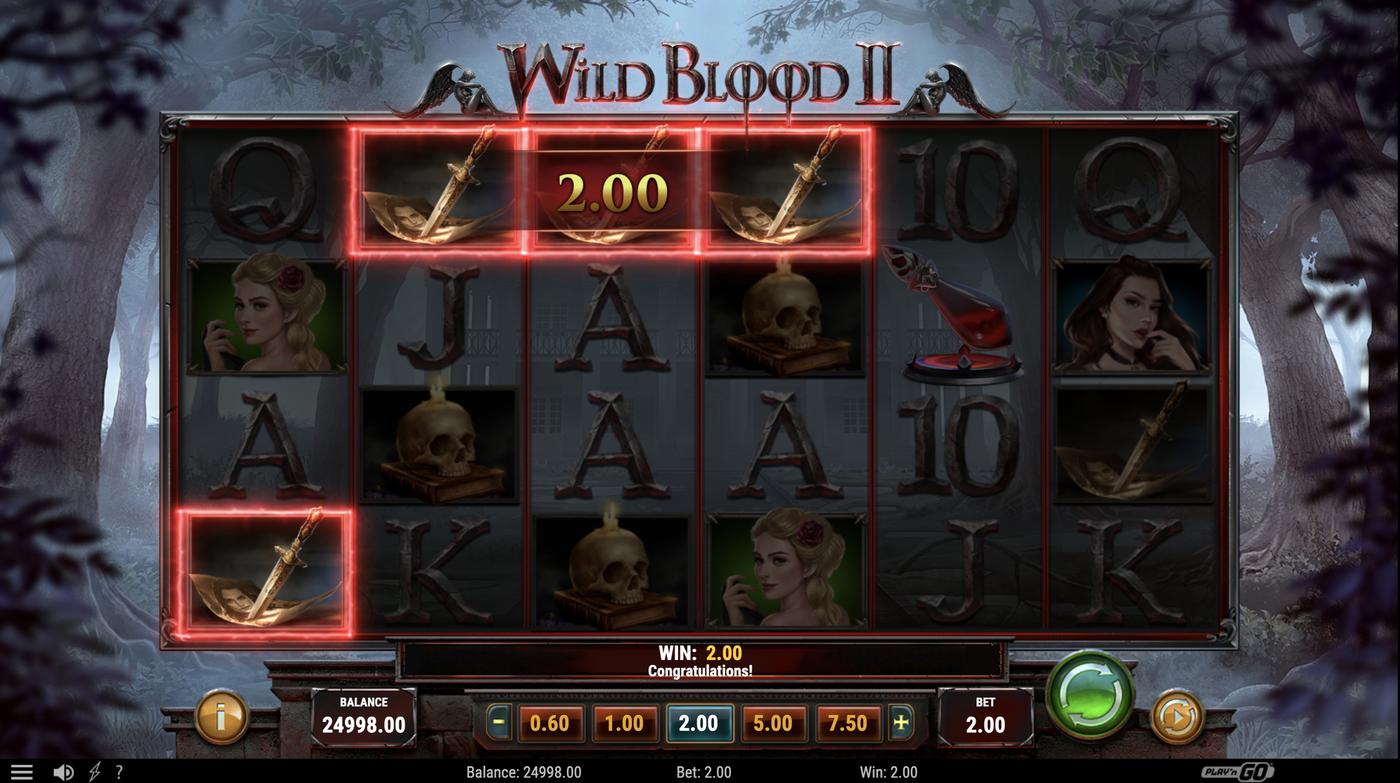Open autoplay options with the orange play icon
Image resolution: width=1400 pixels, height=783 pixels.
pyautogui.click(x=1176, y=716)
